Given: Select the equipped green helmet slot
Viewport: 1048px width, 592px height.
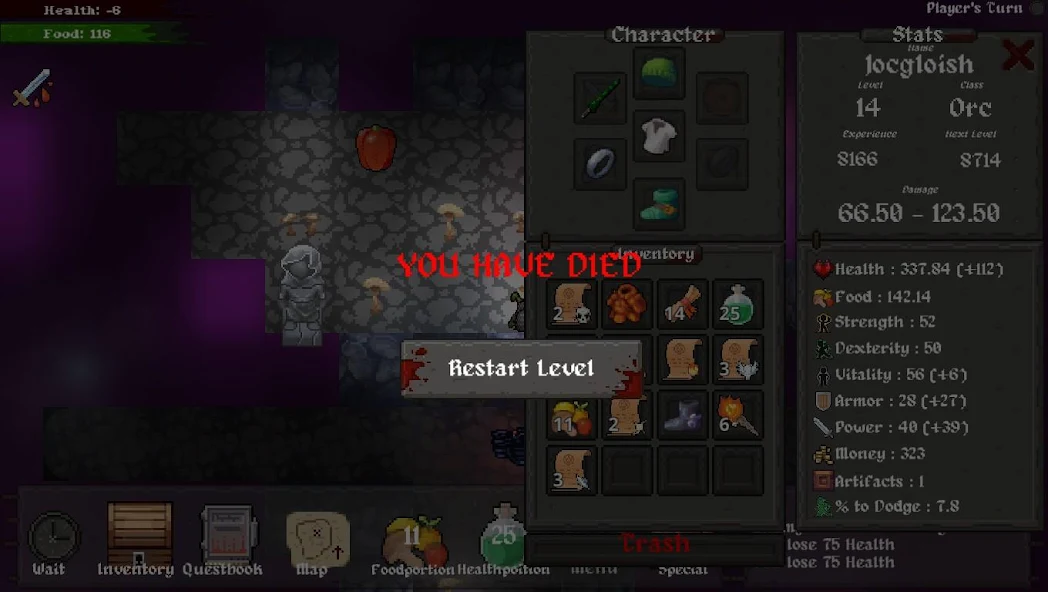Looking at the screenshot, I should [x=659, y=75].
